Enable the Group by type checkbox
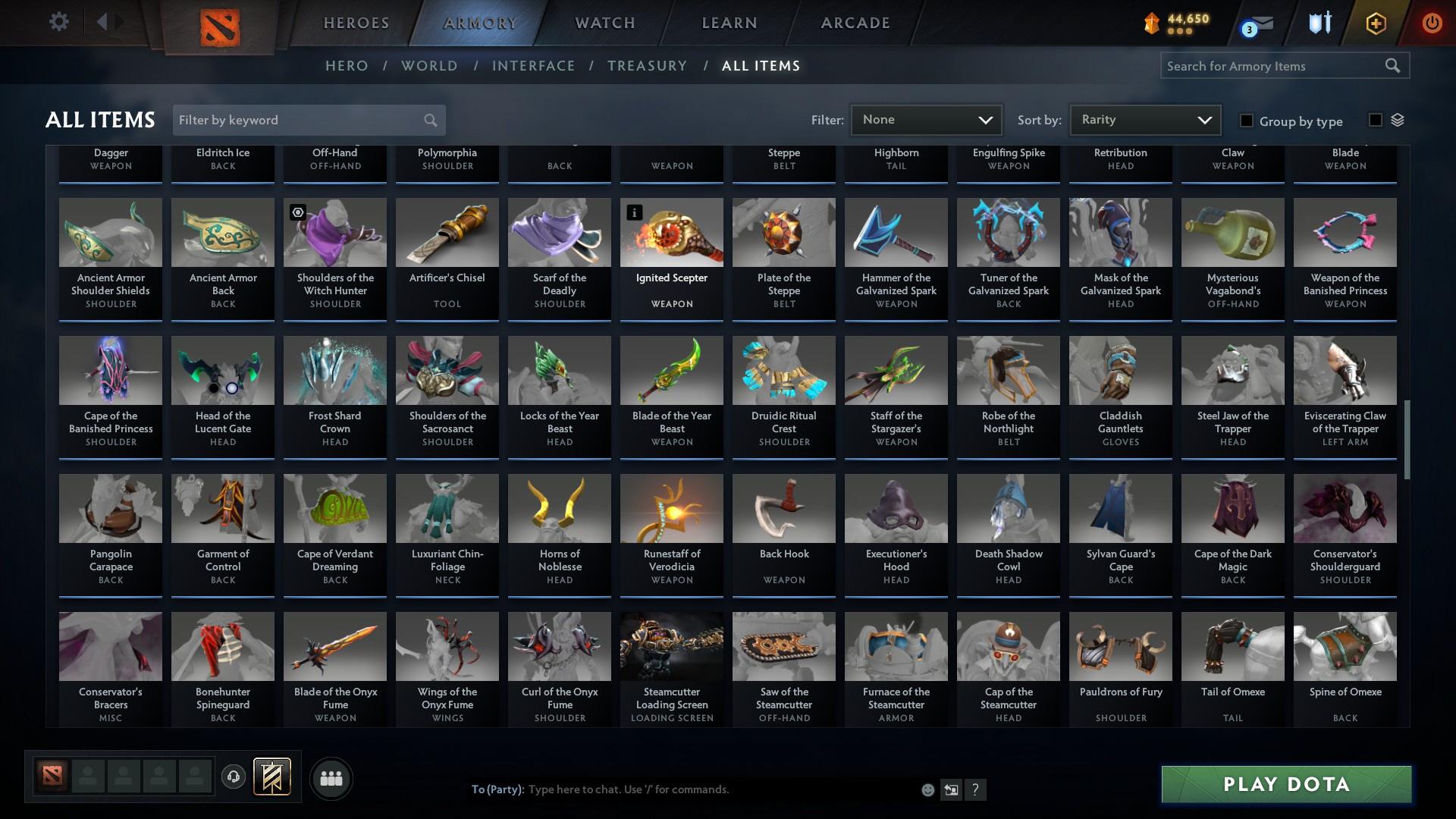The width and height of the screenshot is (1456, 819). click(x=1246, y=121)
